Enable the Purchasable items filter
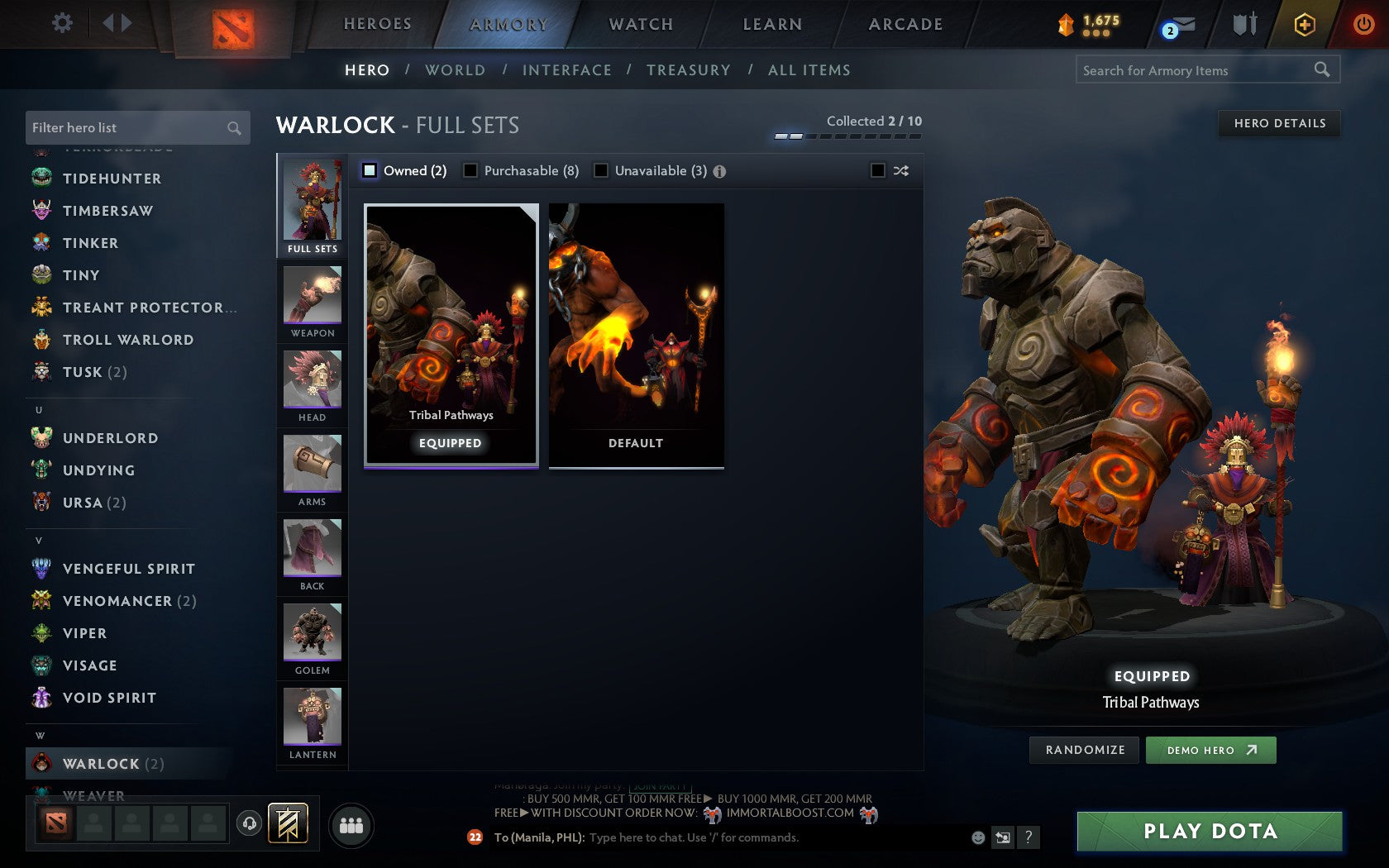 471,170
